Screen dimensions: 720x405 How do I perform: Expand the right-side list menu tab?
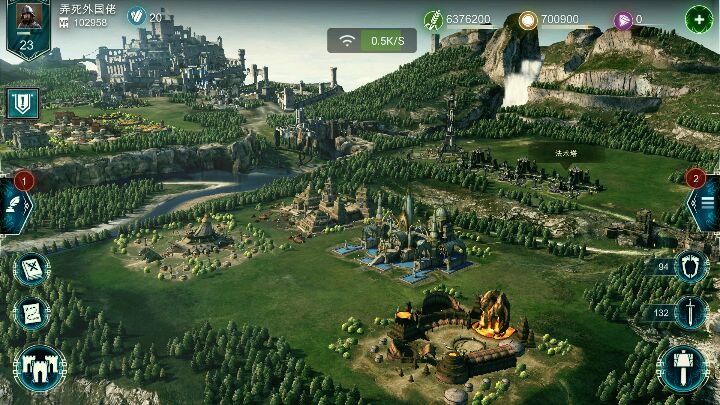click(x=702, y=203)
